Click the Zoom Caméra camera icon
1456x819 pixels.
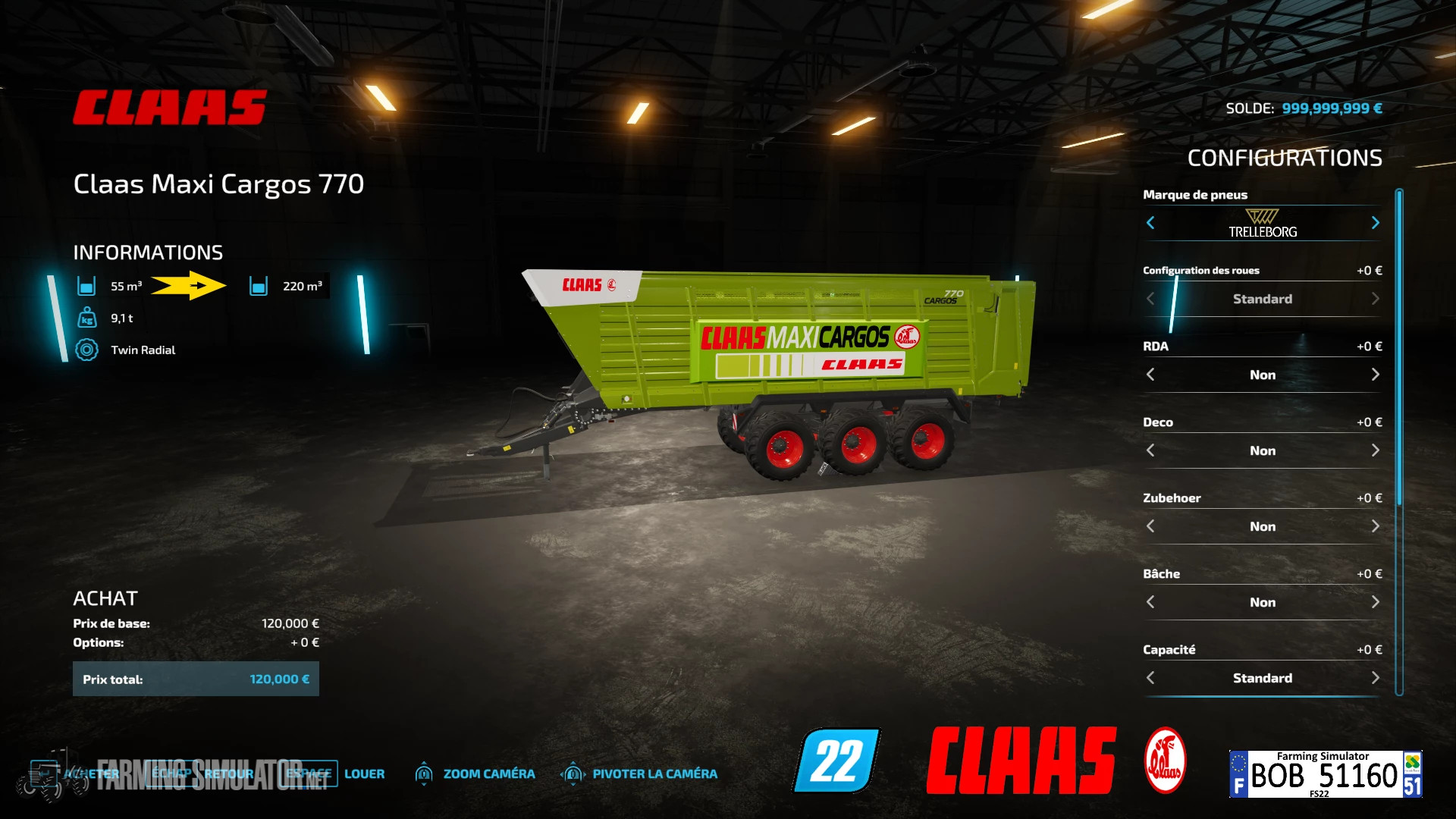[x=425, y=773]
